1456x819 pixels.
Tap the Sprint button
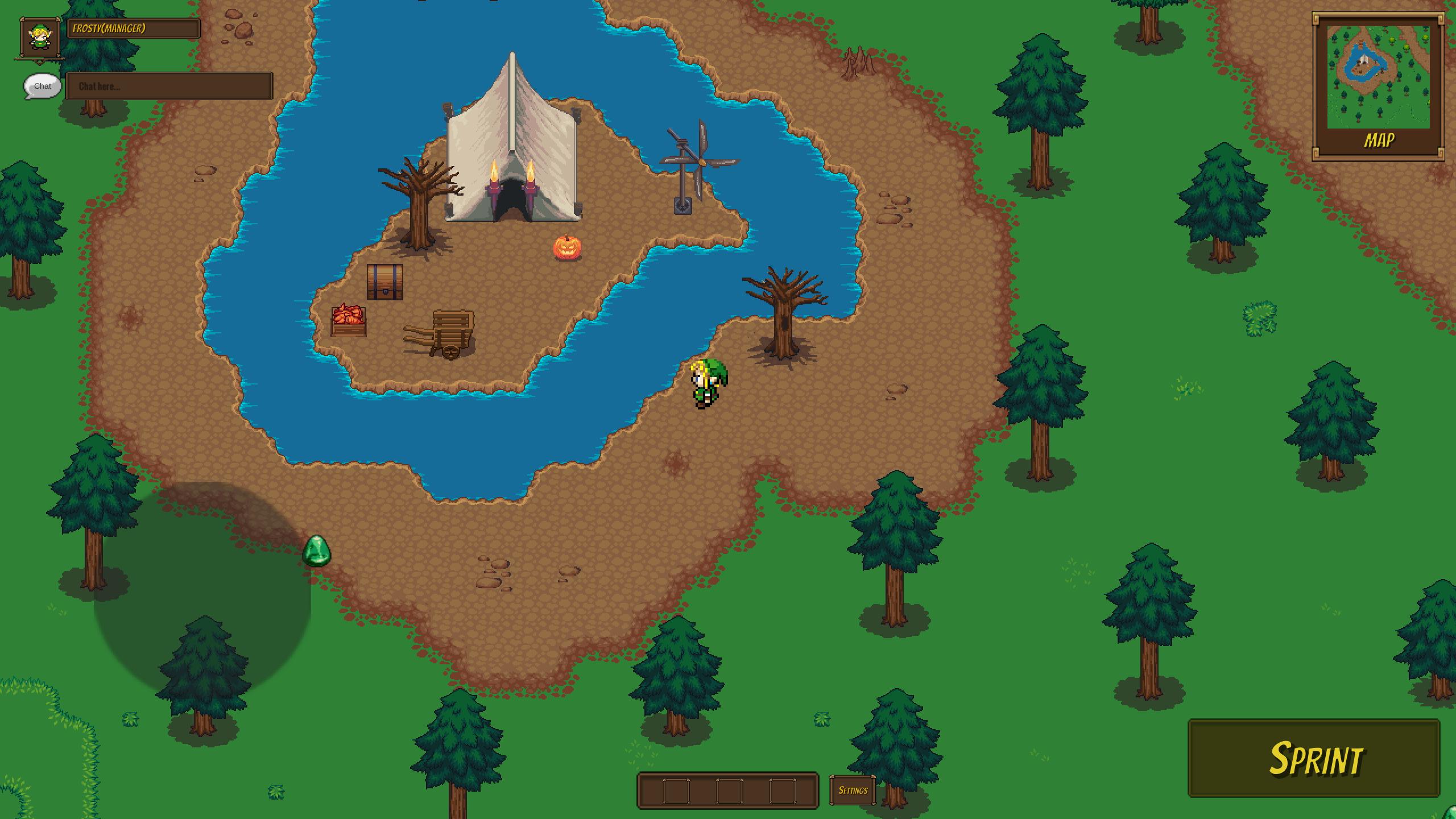tap(1314, 758)
